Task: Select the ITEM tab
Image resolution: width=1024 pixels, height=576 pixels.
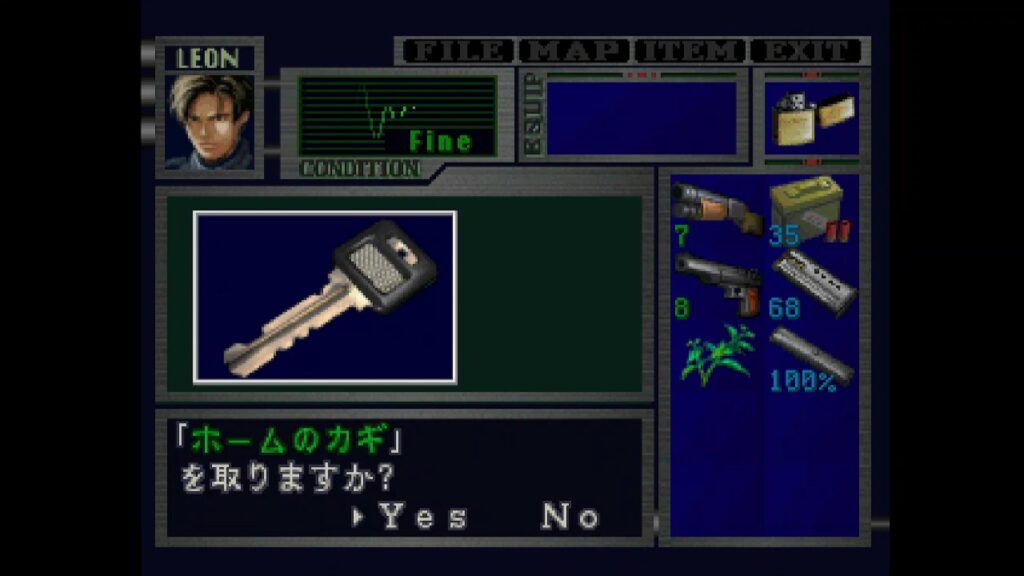Action: tap(691, 51)
